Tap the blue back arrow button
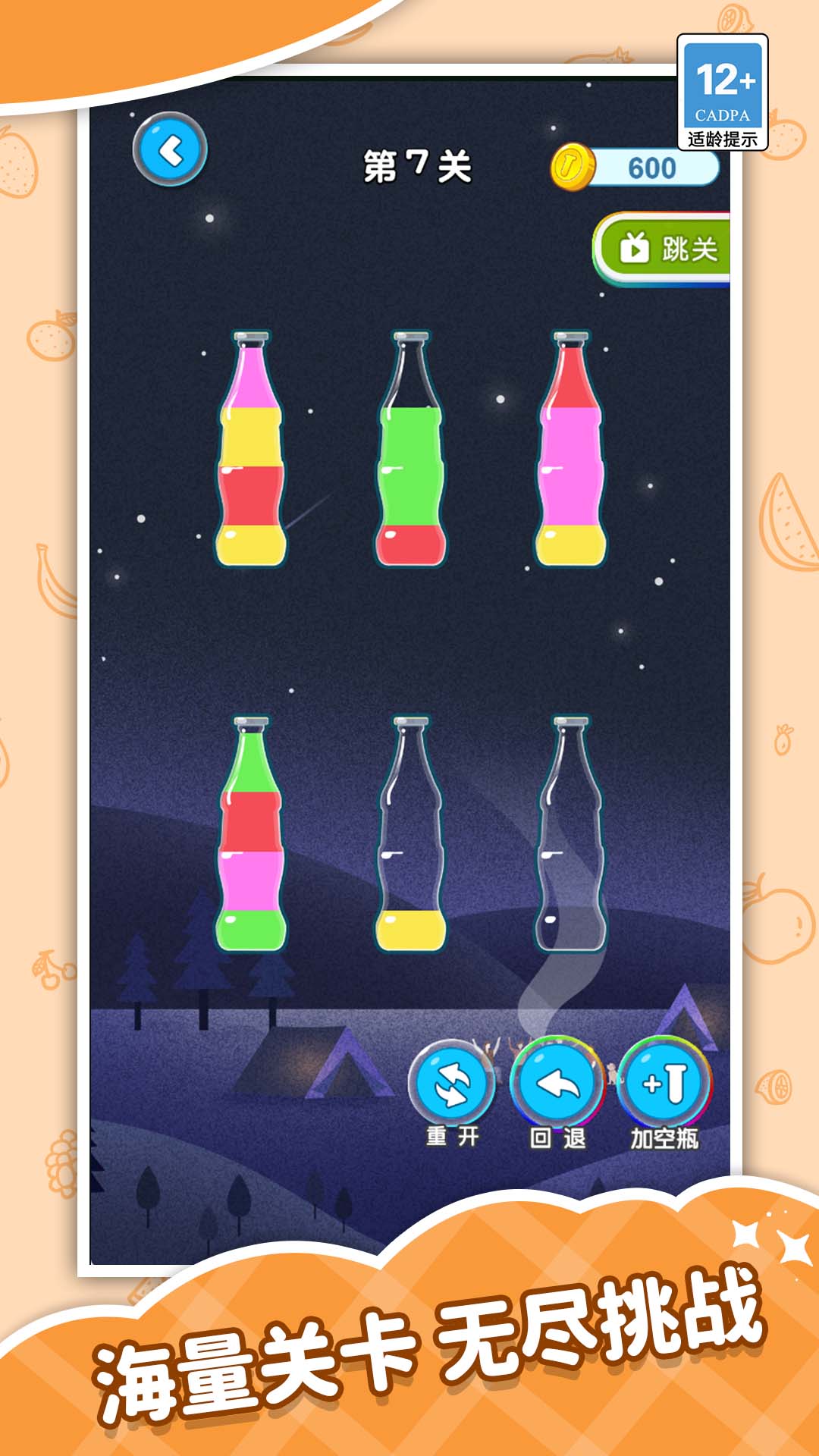Viewport: 819px width, 1456px height. click(x=170, y=149)
